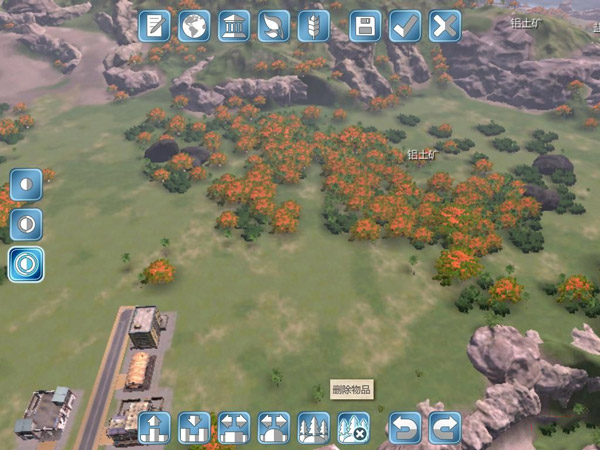The image size is (600, 450).
Task: Undo the last edit
Action: (405, 428)
